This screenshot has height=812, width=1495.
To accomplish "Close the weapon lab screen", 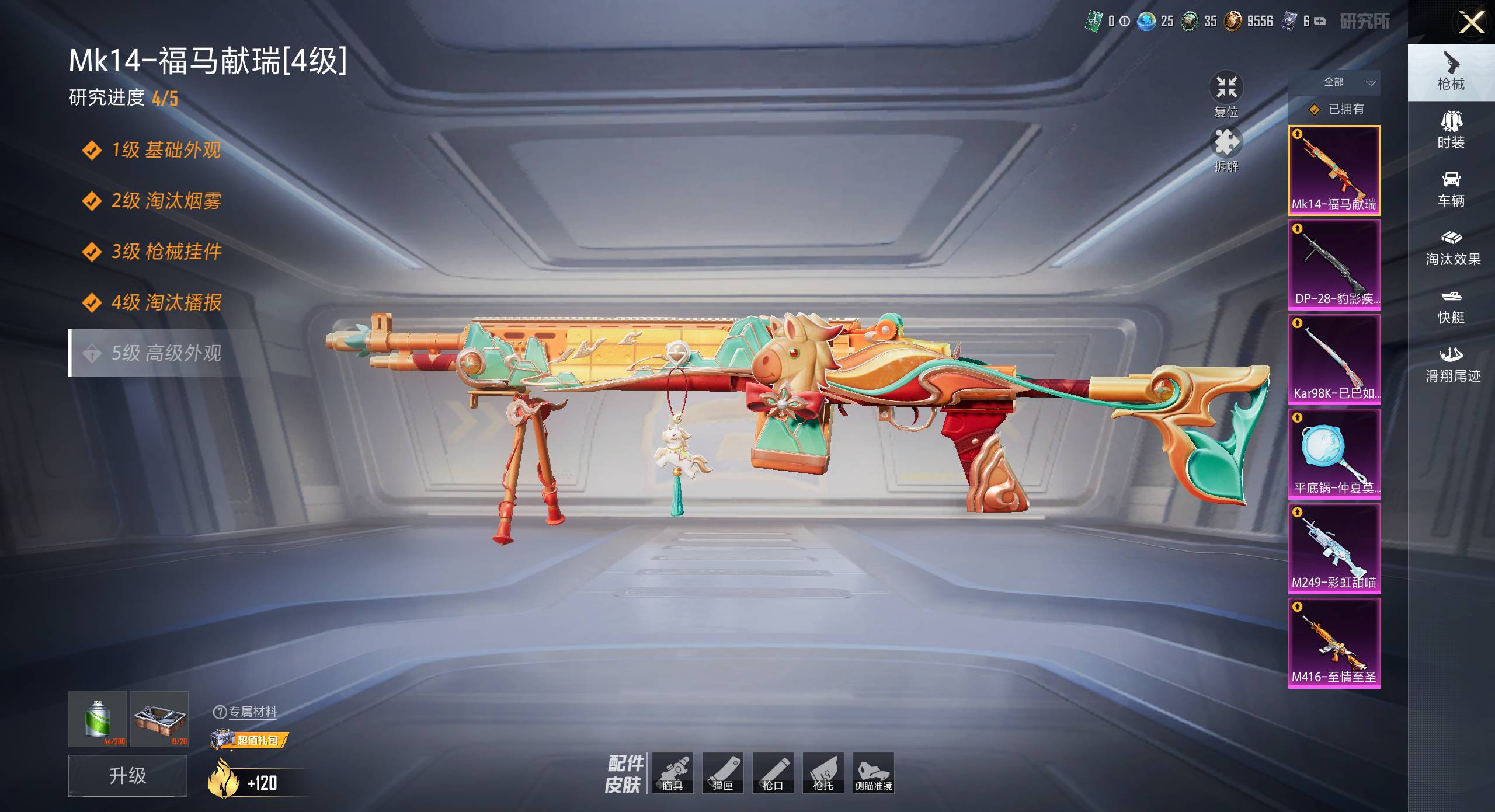I will pos(1471,23).
